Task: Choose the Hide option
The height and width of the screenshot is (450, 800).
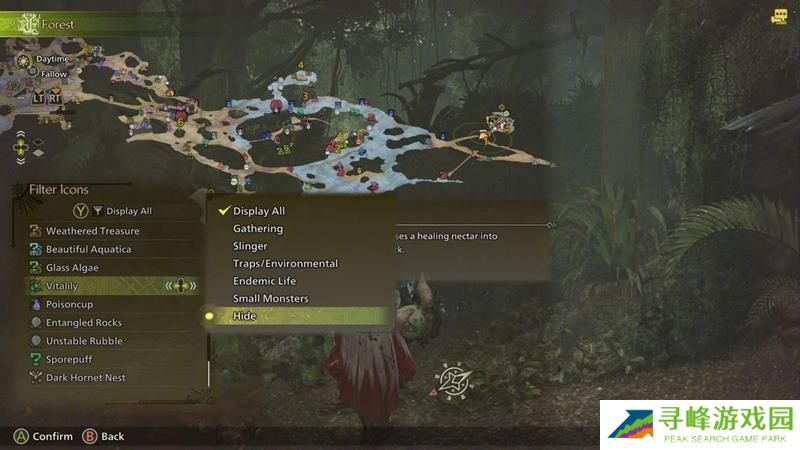Action: click(245, 316)
